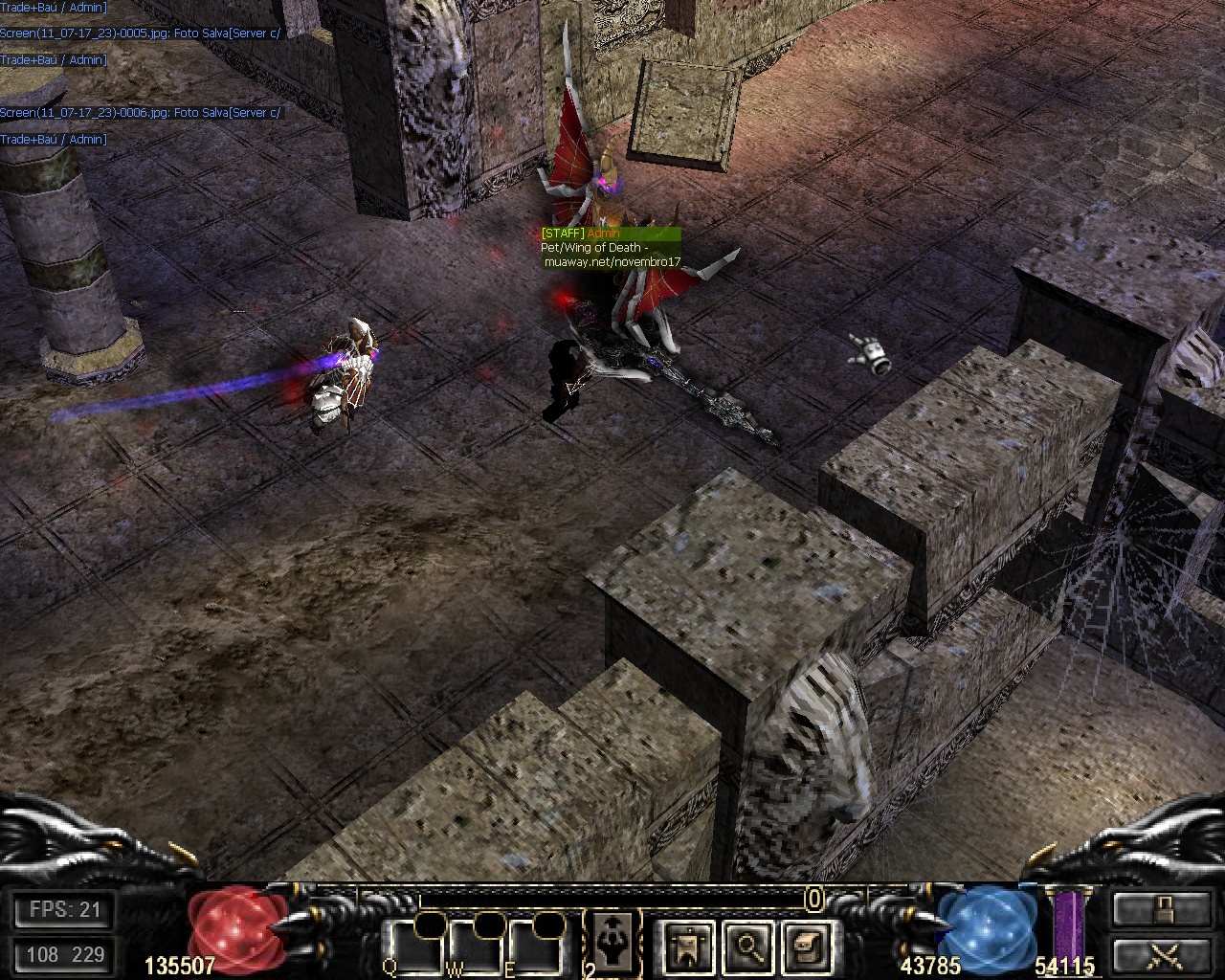Toggle the padlock button
This screenshot has width=1225, height=980.
tap(1162, 908)
